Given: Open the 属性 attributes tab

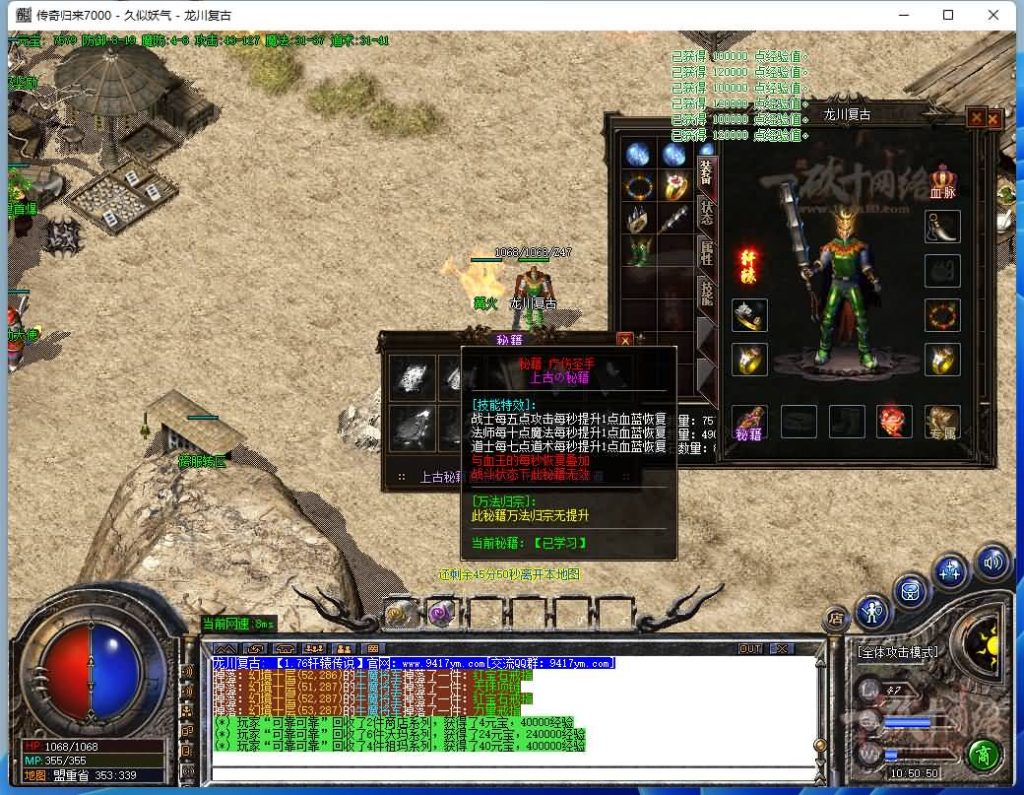Looking at the screenshot, I should pyautogui.click(x=706, y=252).
